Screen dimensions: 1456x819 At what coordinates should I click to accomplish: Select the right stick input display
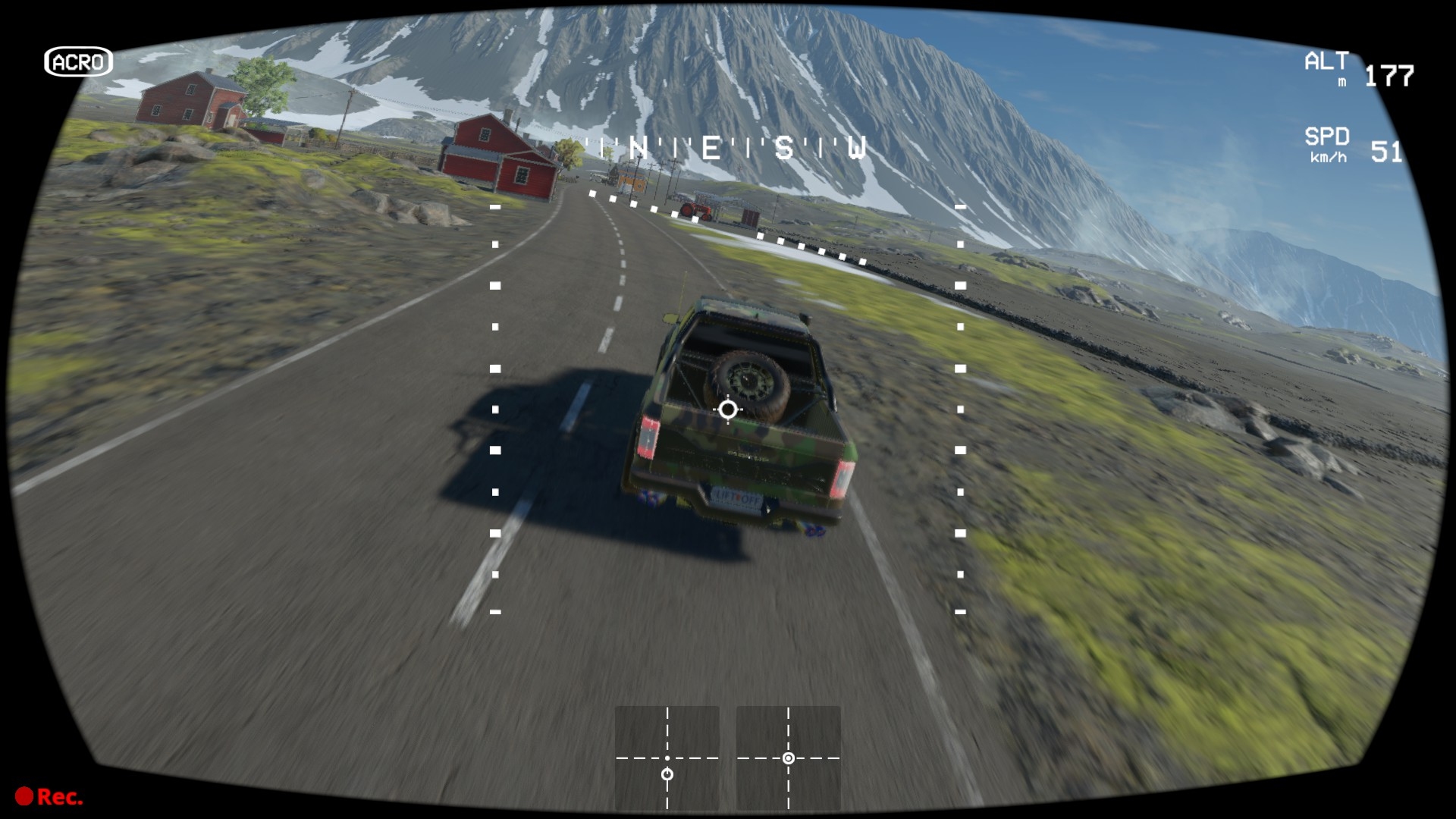(x=788, y=758)
